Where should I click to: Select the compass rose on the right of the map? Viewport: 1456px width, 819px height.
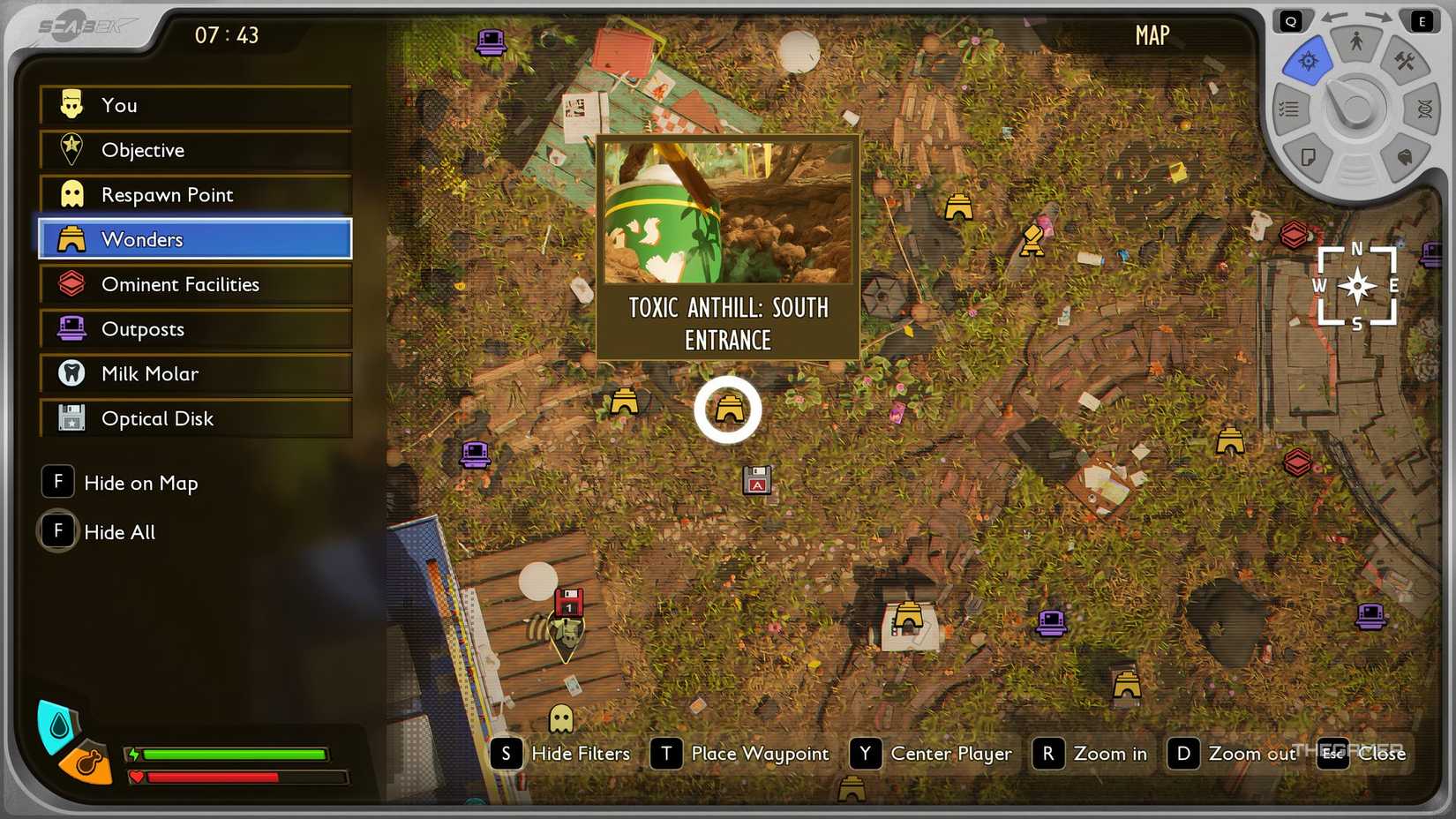[1356, 286]
